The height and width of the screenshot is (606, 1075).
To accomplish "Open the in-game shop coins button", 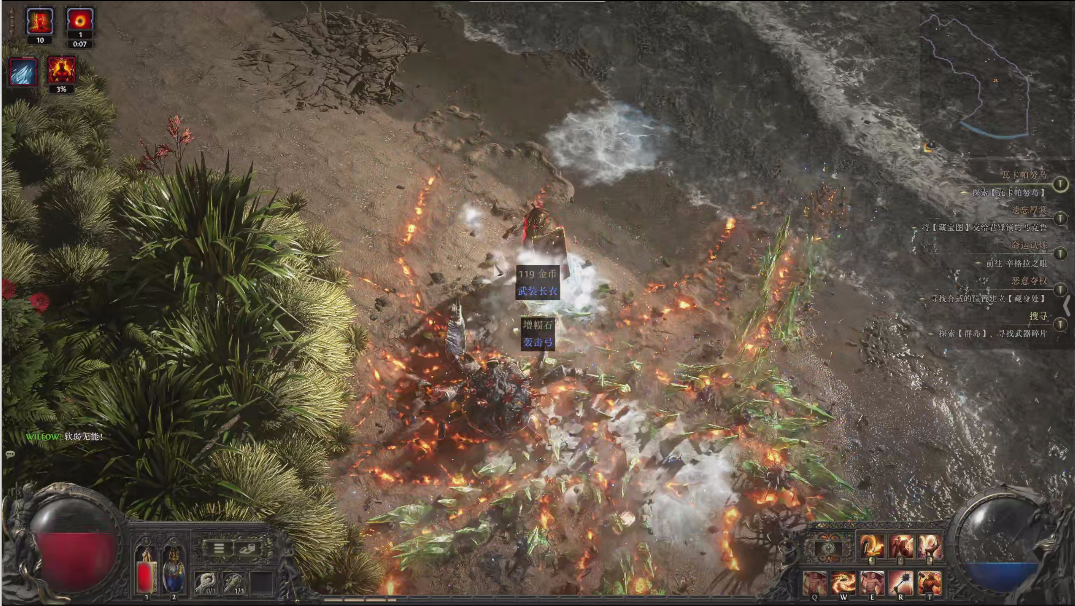I will tap(247, 548).
